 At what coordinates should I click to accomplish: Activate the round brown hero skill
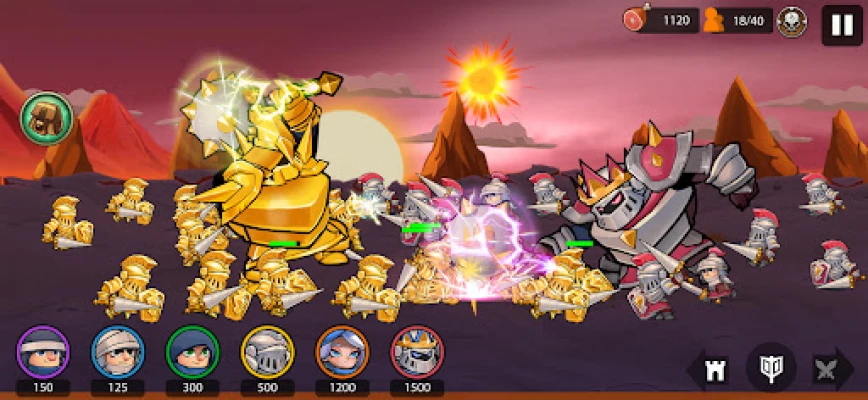point(45,119)
